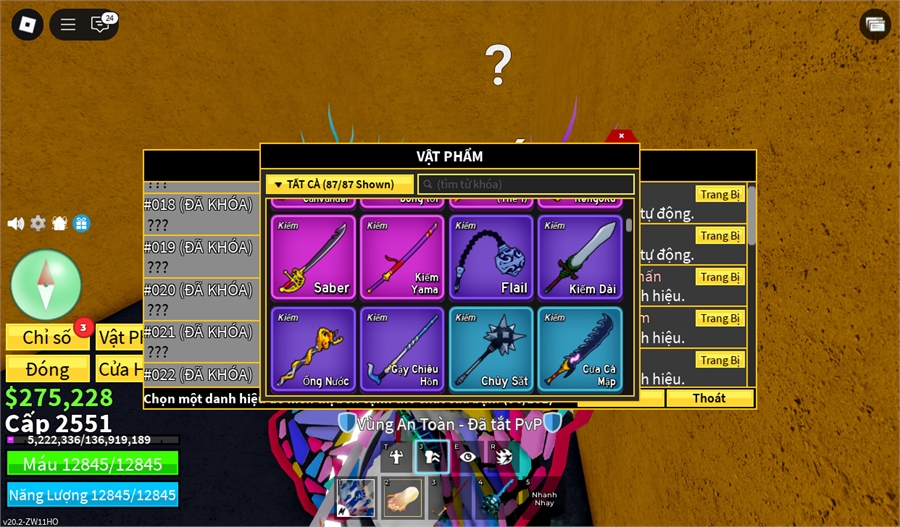Choose the Ống Nước pipe item
900x527 pixels.
pos(312,347)
